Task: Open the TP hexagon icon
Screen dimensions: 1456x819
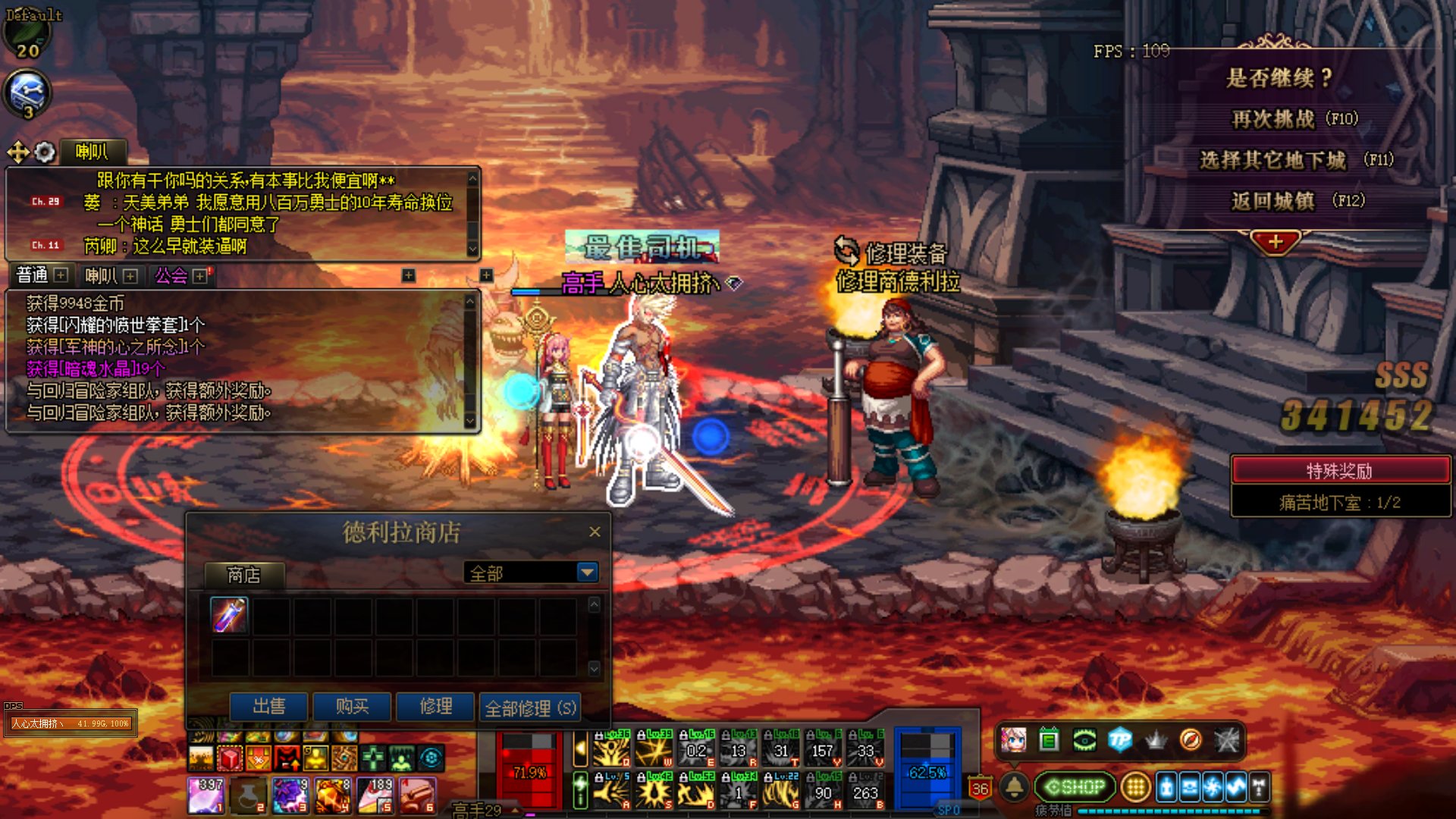Action: pyautogui.click(x=1119, y=739)
